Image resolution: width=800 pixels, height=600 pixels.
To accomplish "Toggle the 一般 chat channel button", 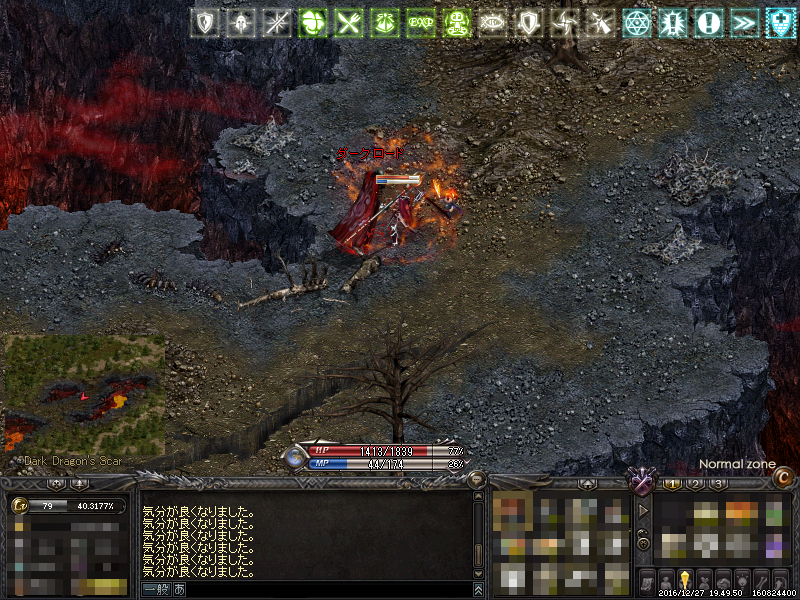I will tap(156, 590).
